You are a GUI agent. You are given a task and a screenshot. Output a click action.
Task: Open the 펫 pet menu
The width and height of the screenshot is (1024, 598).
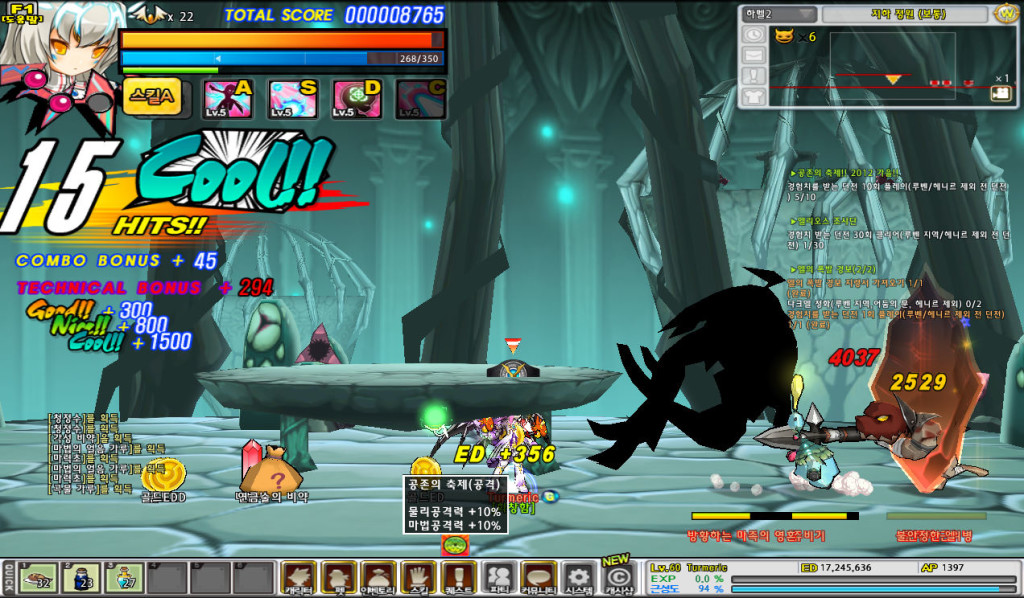(x=338, y=577)
